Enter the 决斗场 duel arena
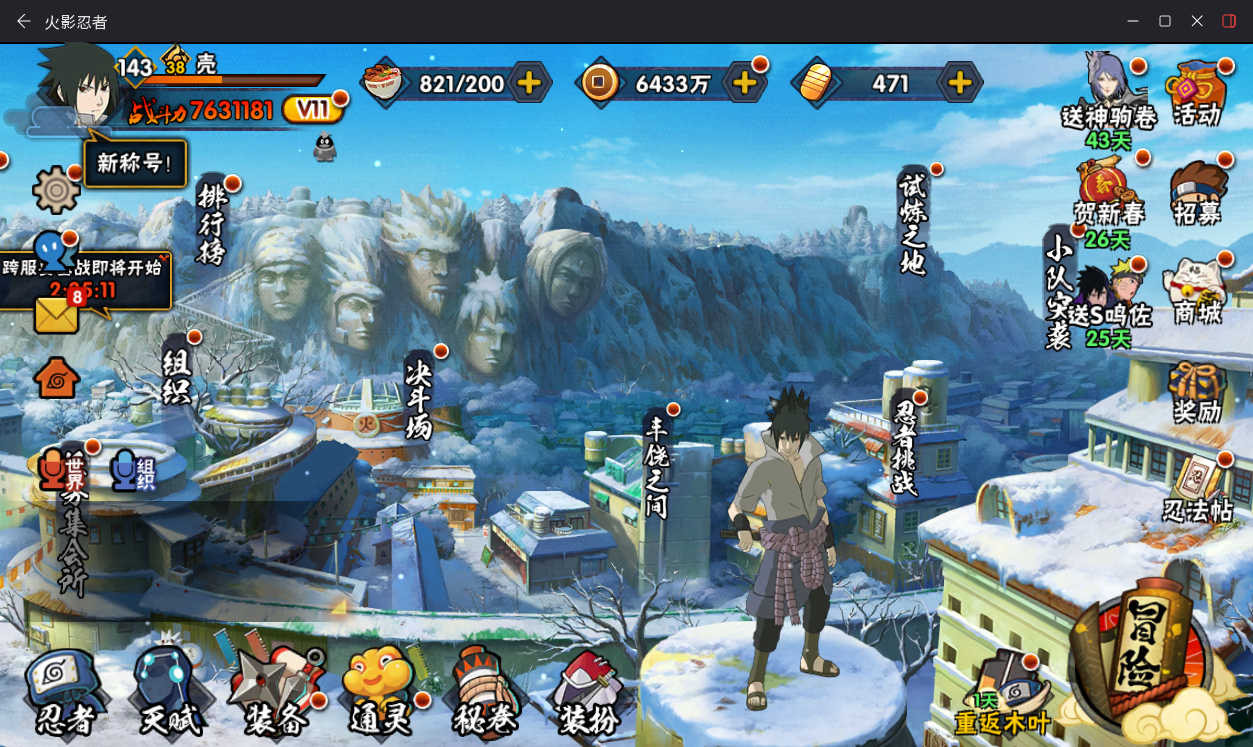The height and width of the screenshot is (747, 1253). [419, 397]
